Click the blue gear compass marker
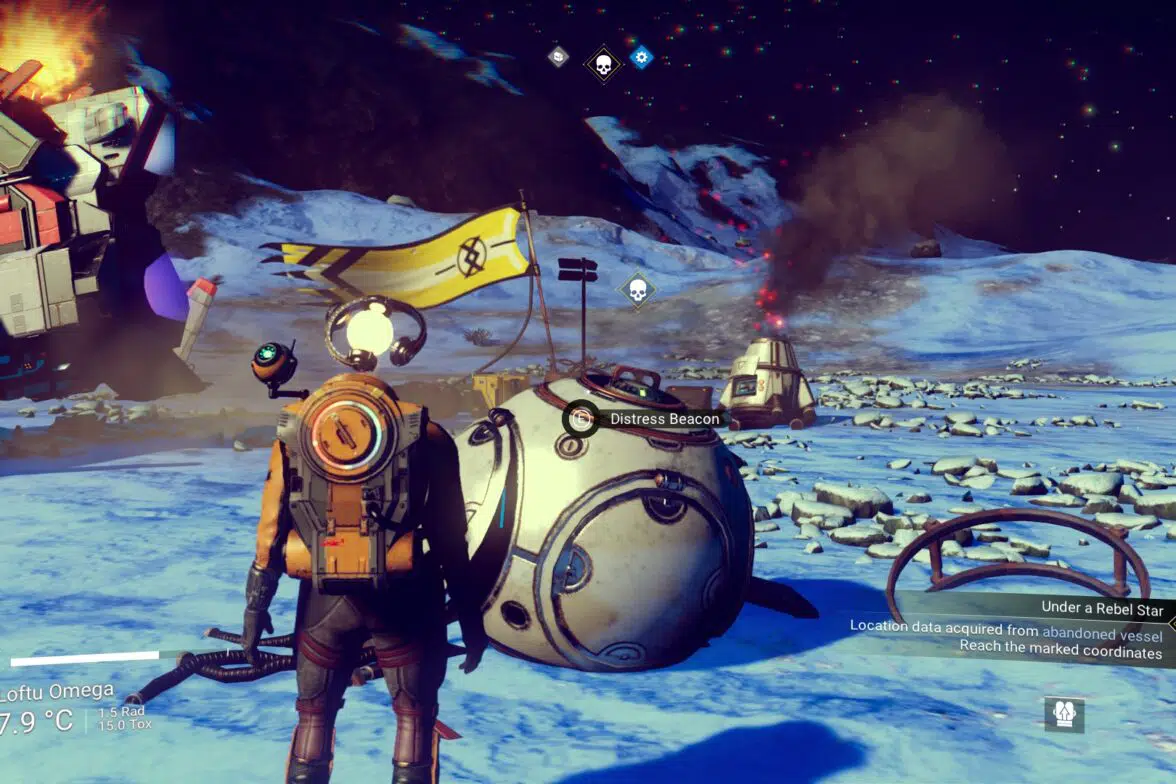 click(641, 57)
